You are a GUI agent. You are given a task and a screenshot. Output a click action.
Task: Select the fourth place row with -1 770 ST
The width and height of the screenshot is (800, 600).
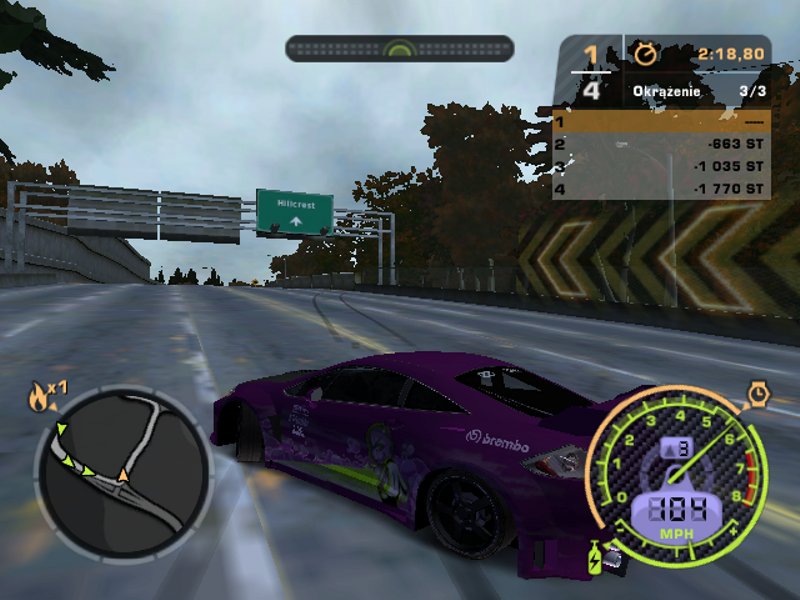point(661,188)
